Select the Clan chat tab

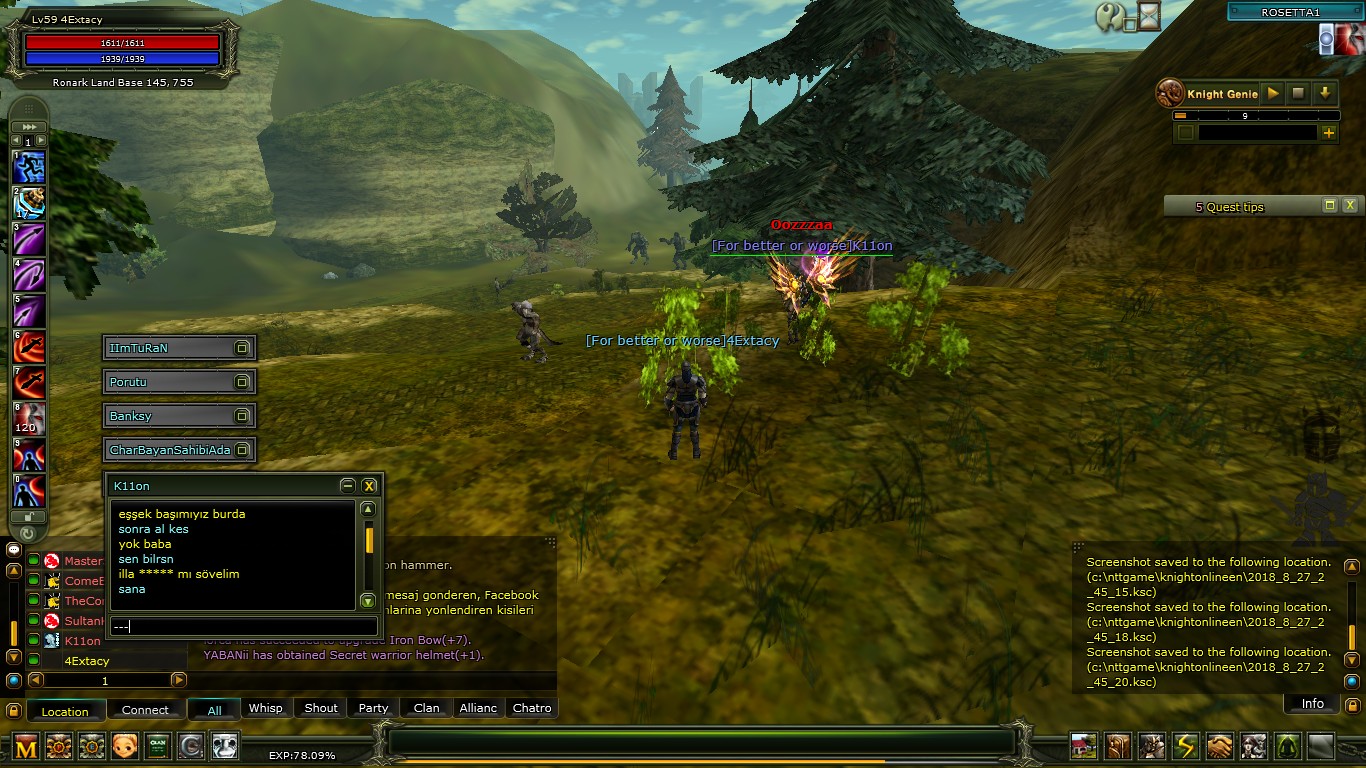(x=426, y=708)
